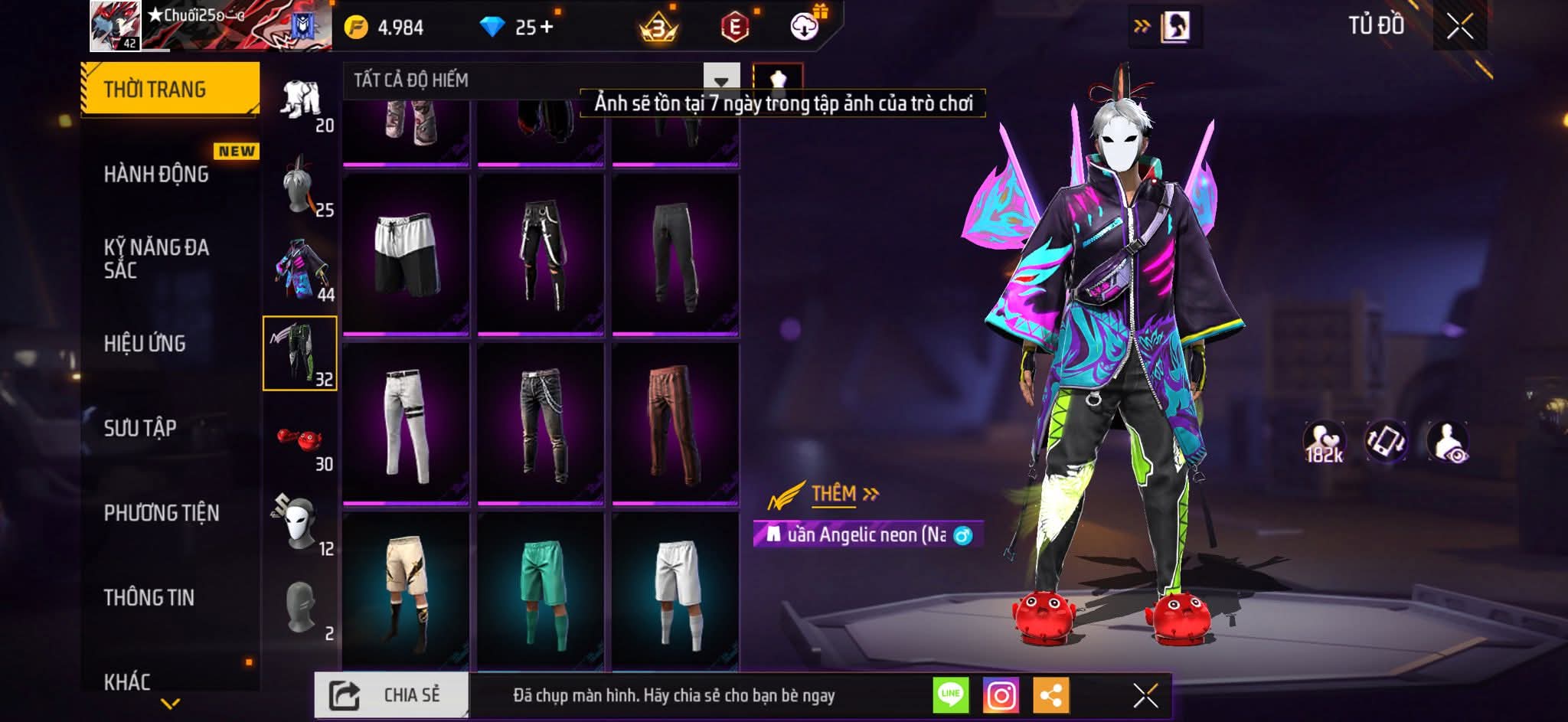Collapse the left sidebar with the bottom chevron

click(170, 706)
